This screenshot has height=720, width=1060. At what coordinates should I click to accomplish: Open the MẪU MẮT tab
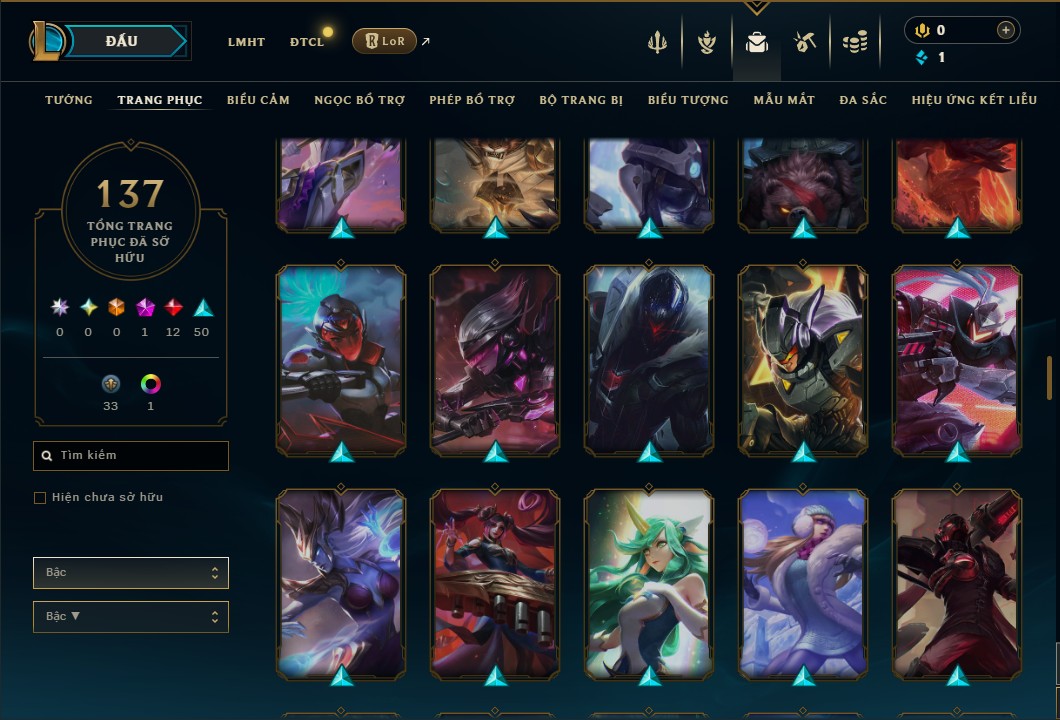click(784, 100)
